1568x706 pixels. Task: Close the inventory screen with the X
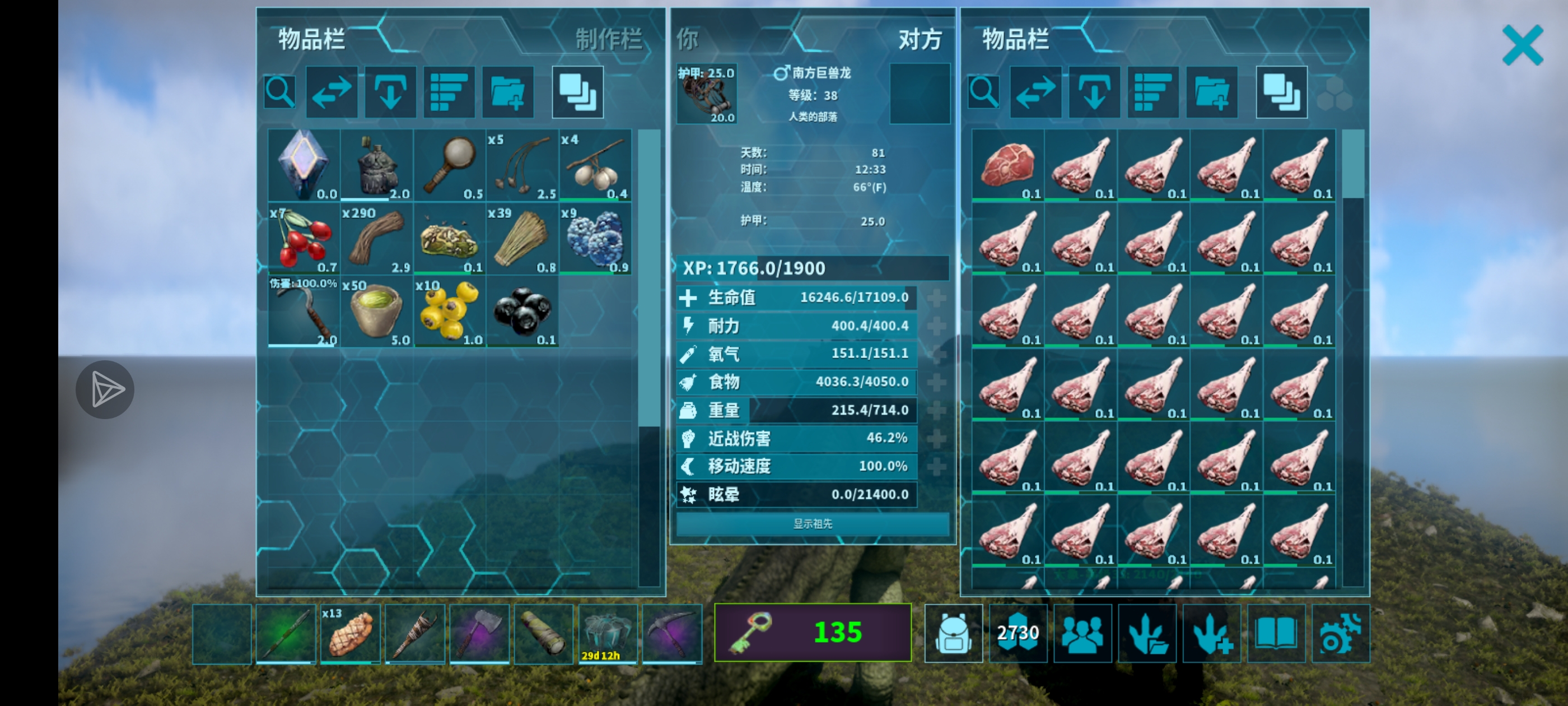point(1522,45)
